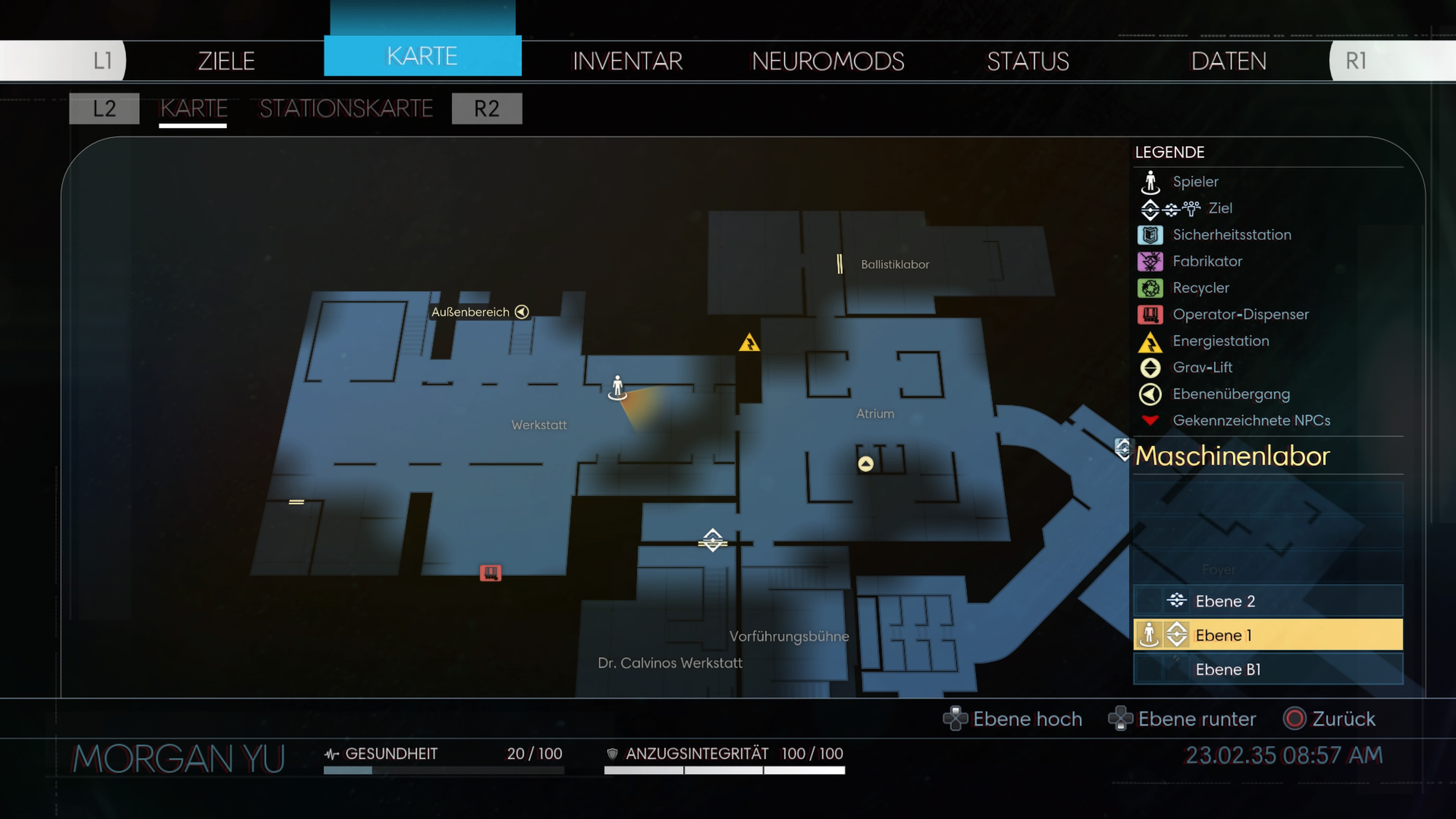The width and height of the screenshot is (1456, 819).
Task: Switch to floor Ebene B1
Action: pos(1268,669)
